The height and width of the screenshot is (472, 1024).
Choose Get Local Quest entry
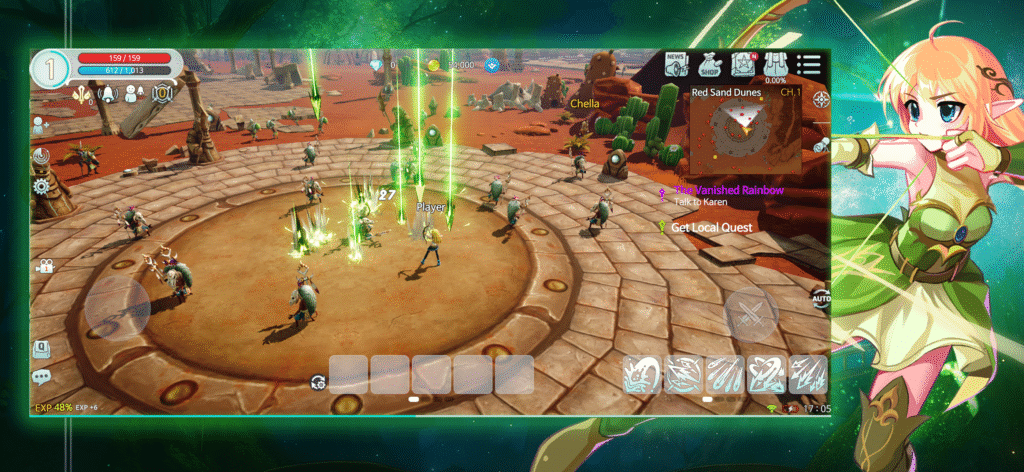coord(710,227)
